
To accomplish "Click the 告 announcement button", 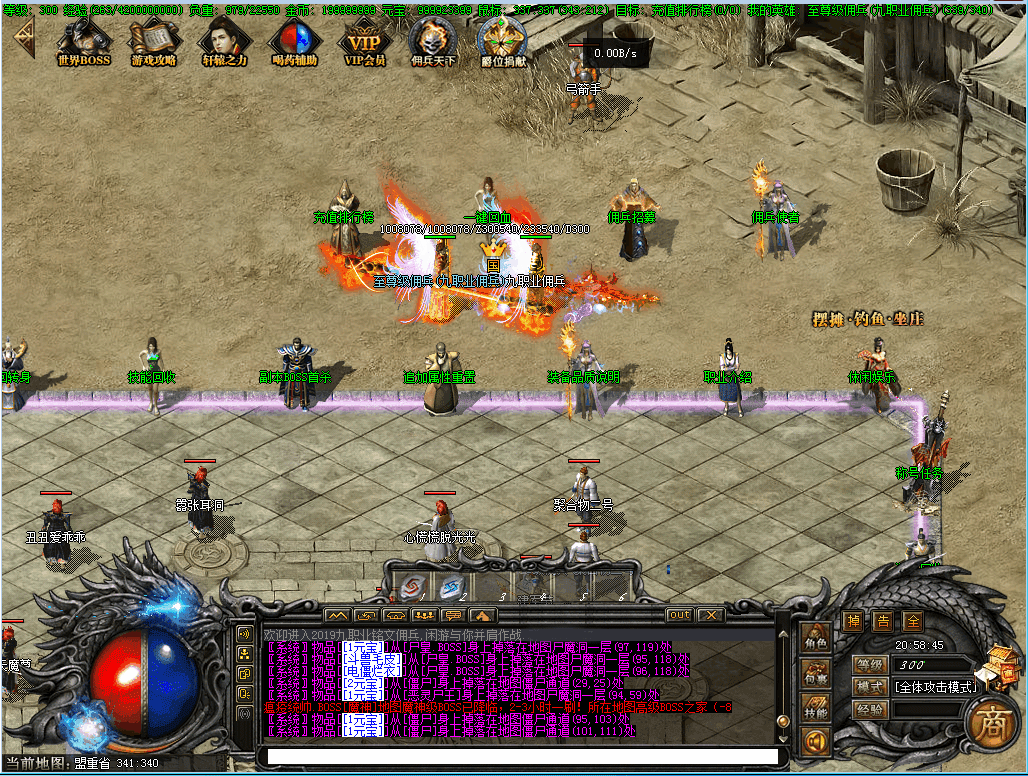I will (x=883, y=621).
